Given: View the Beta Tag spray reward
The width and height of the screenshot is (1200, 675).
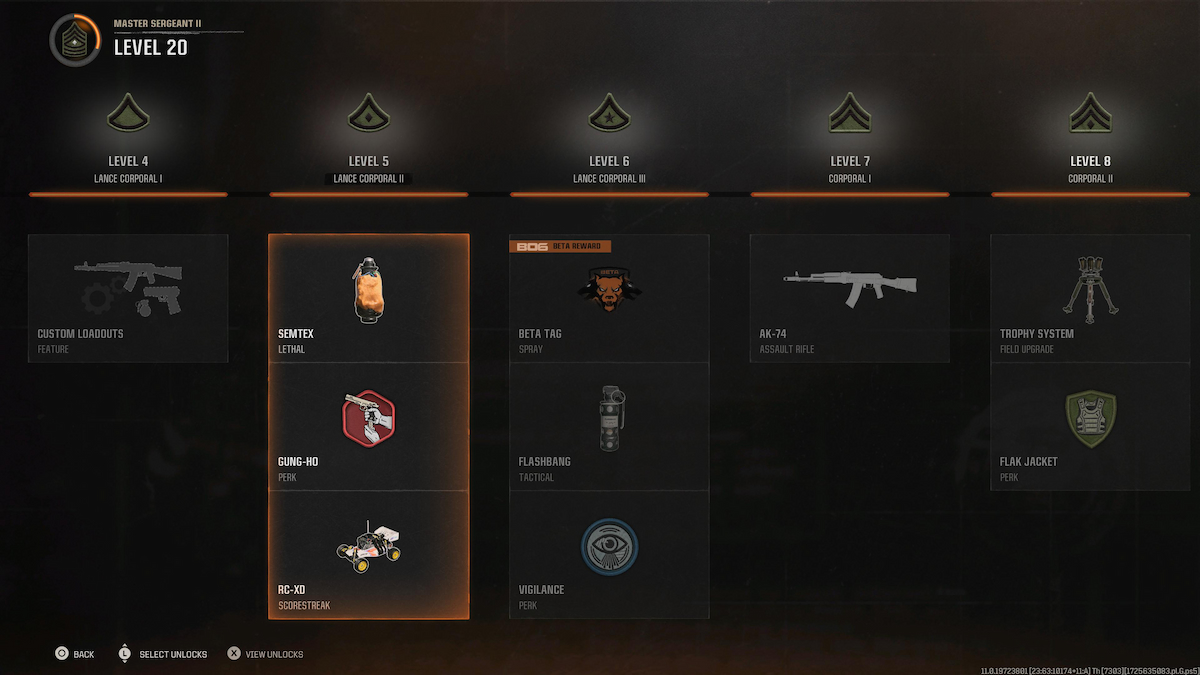Looking at the screenshot, I should point(609,298).
